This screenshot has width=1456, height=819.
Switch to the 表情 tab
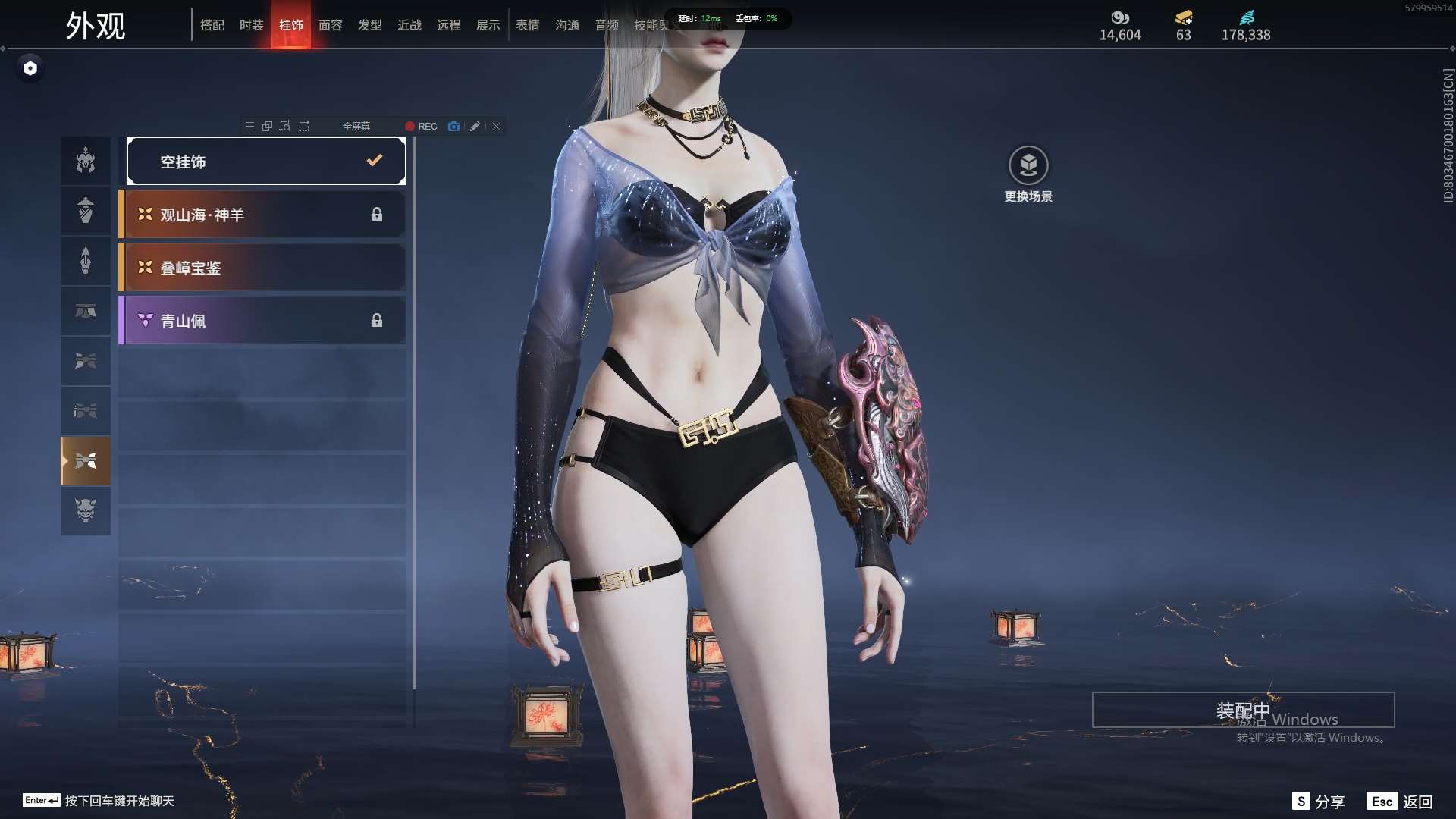[528, 25]
